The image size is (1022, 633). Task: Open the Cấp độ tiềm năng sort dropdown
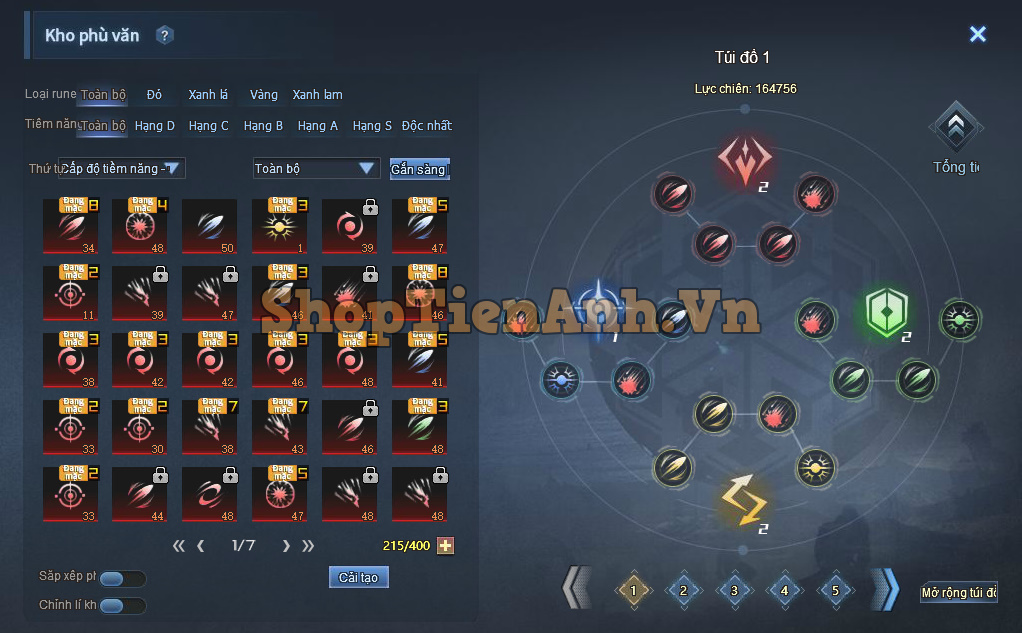tap(124, 168)
